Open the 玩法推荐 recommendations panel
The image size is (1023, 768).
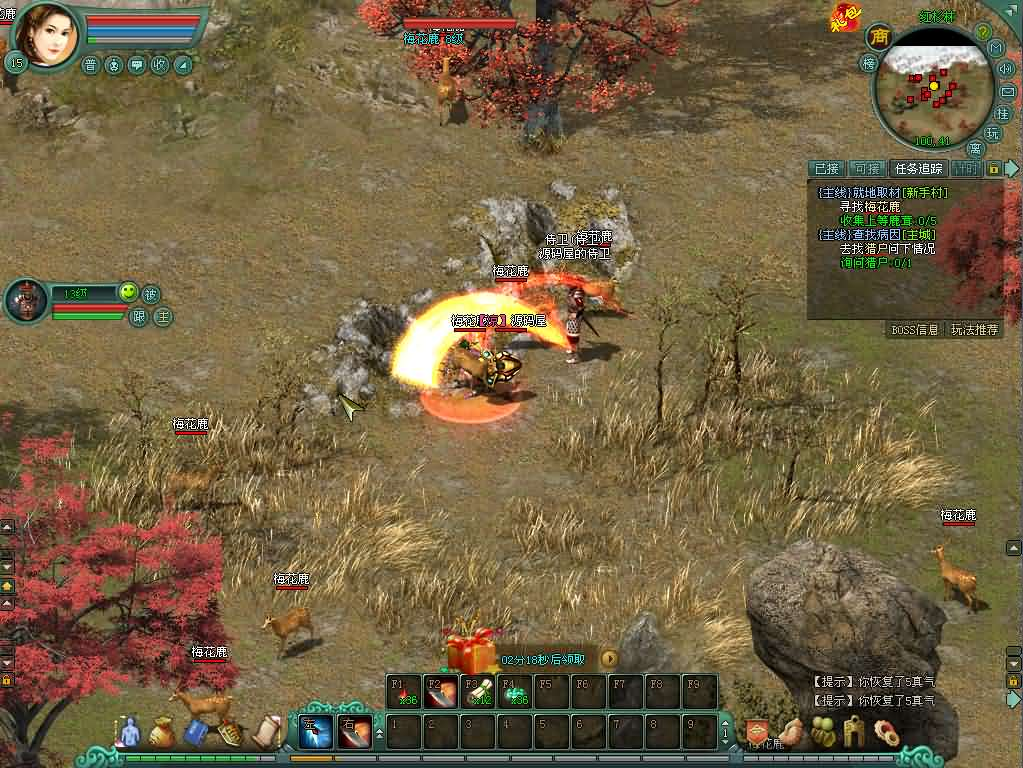(x=974, y=329)
